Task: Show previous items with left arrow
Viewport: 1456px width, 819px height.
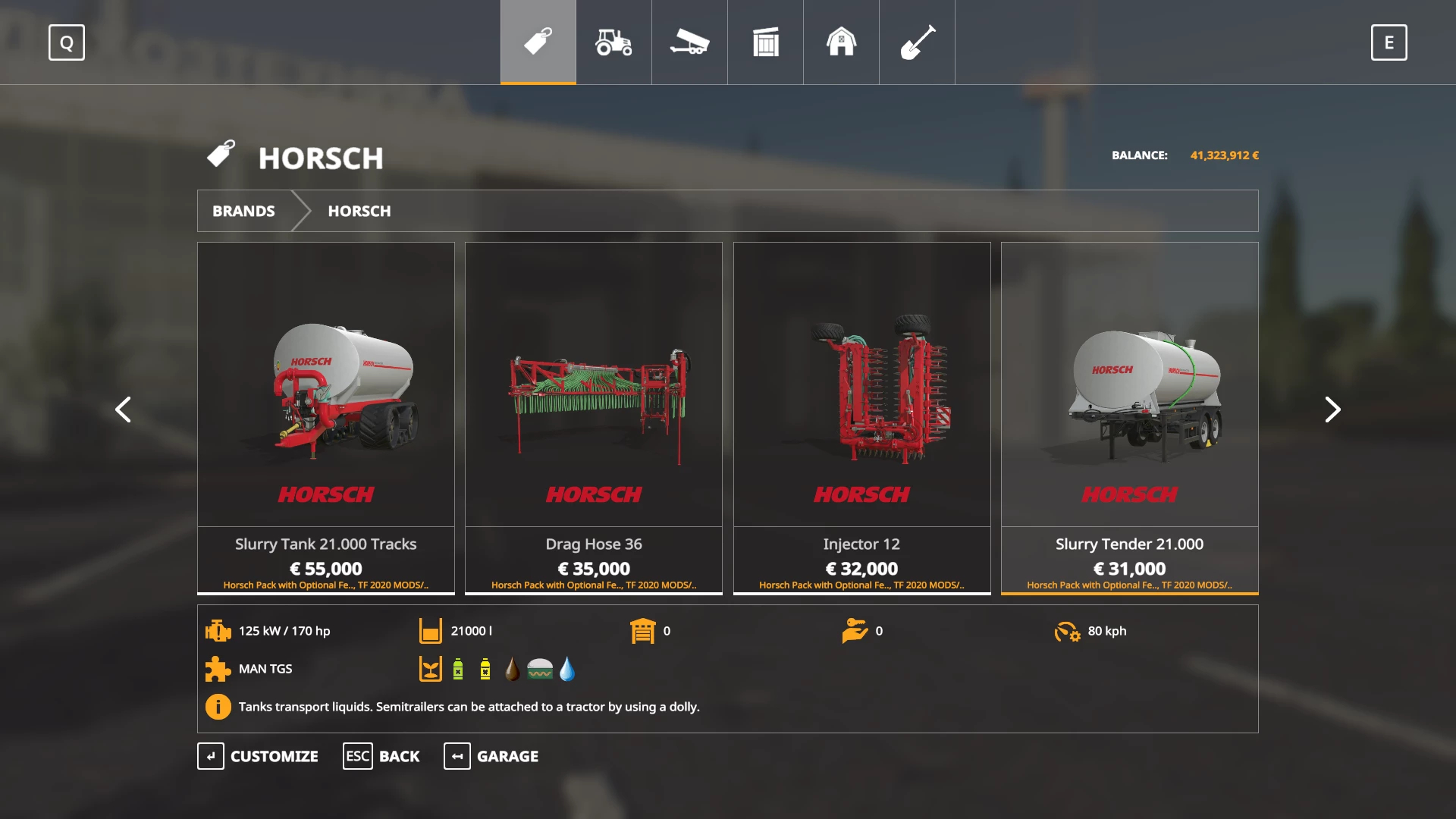Action: click(x=123, y=409)
